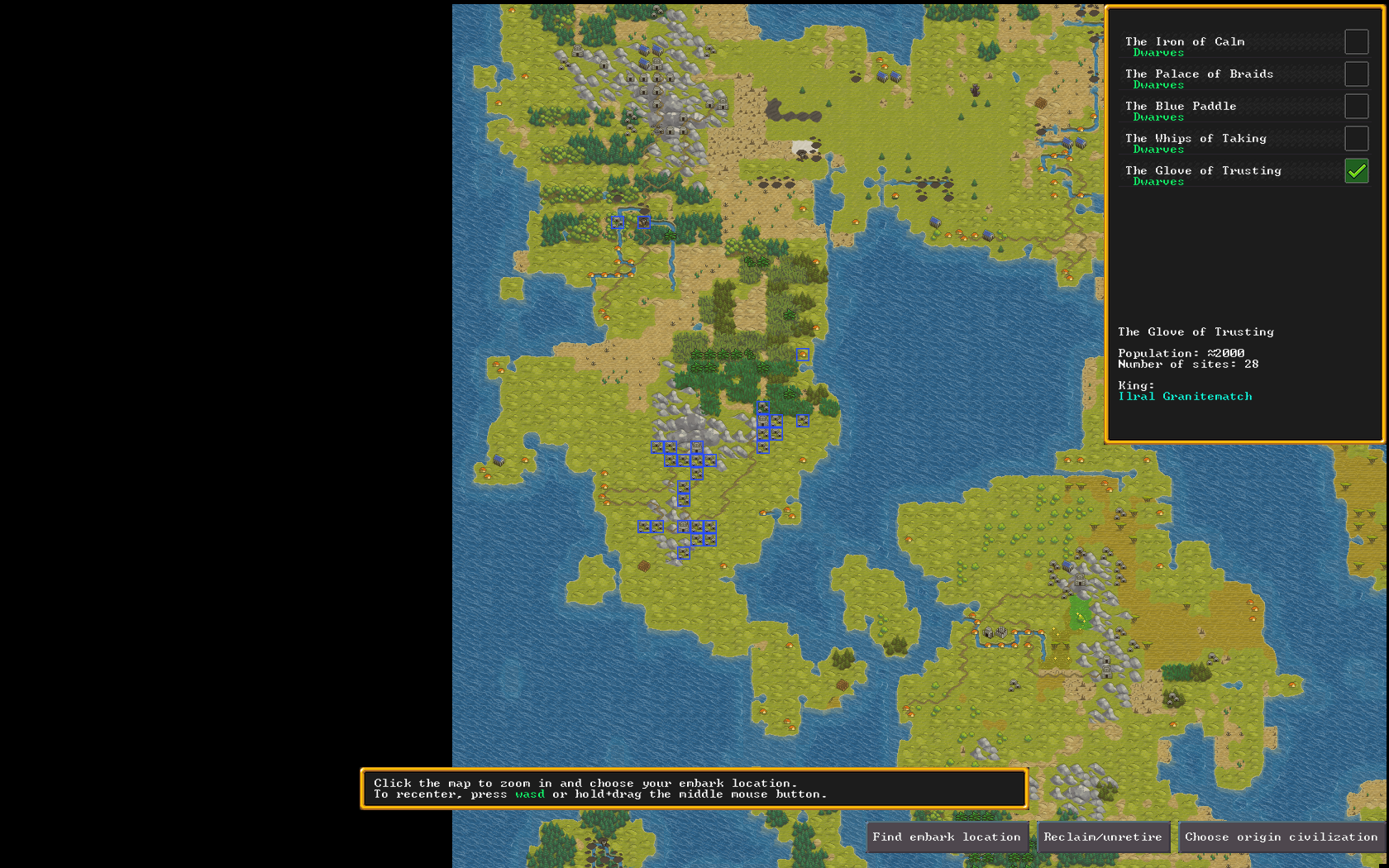
Task: Check The Whips of Taking box
Action: 1356,139
